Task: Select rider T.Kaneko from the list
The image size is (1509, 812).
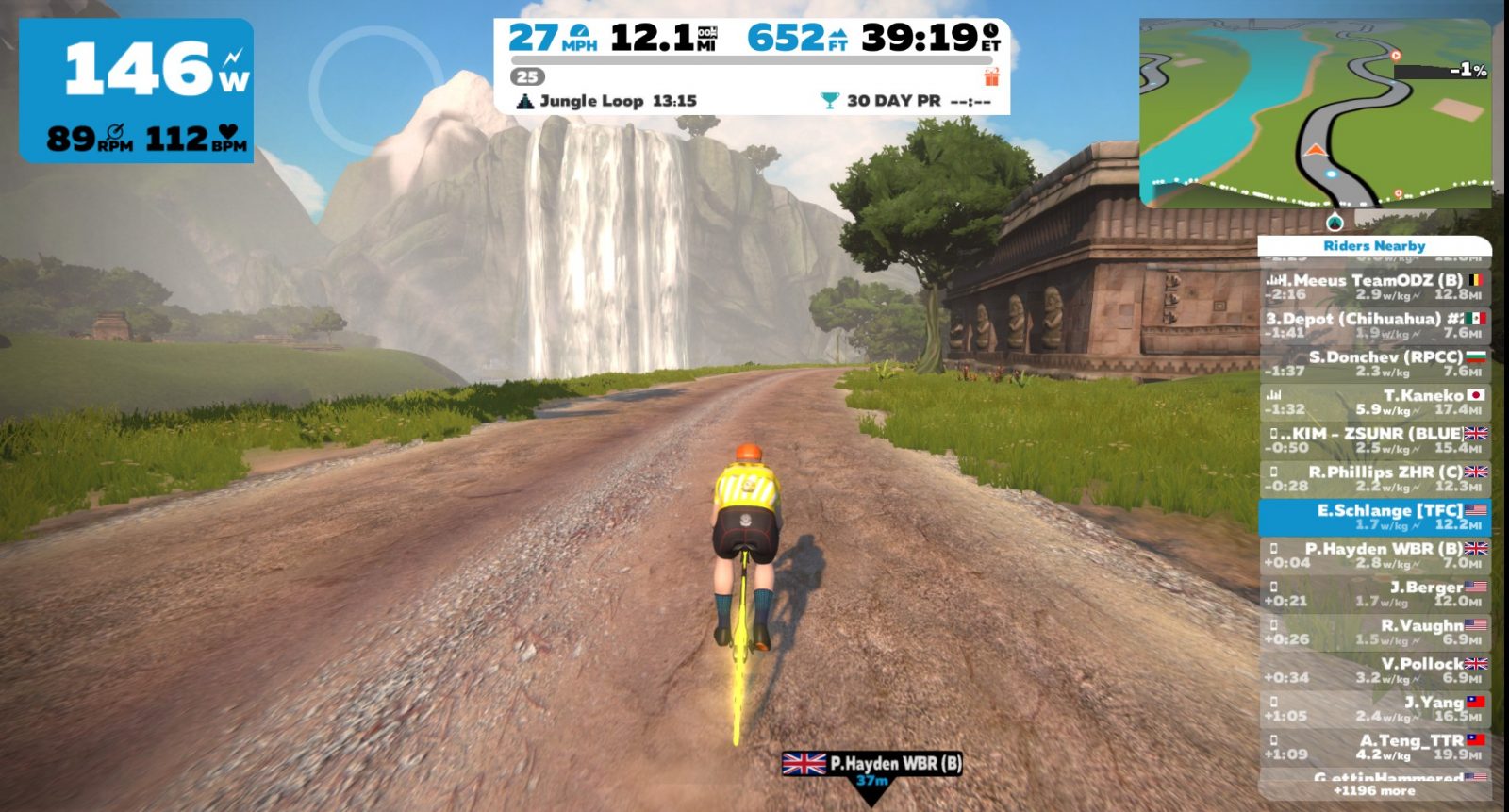Action: tap(1374, 402)
